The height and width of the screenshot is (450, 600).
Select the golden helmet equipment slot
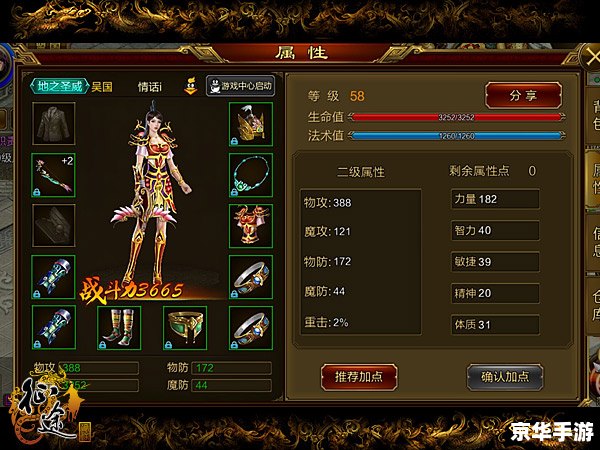coord(250,122)
